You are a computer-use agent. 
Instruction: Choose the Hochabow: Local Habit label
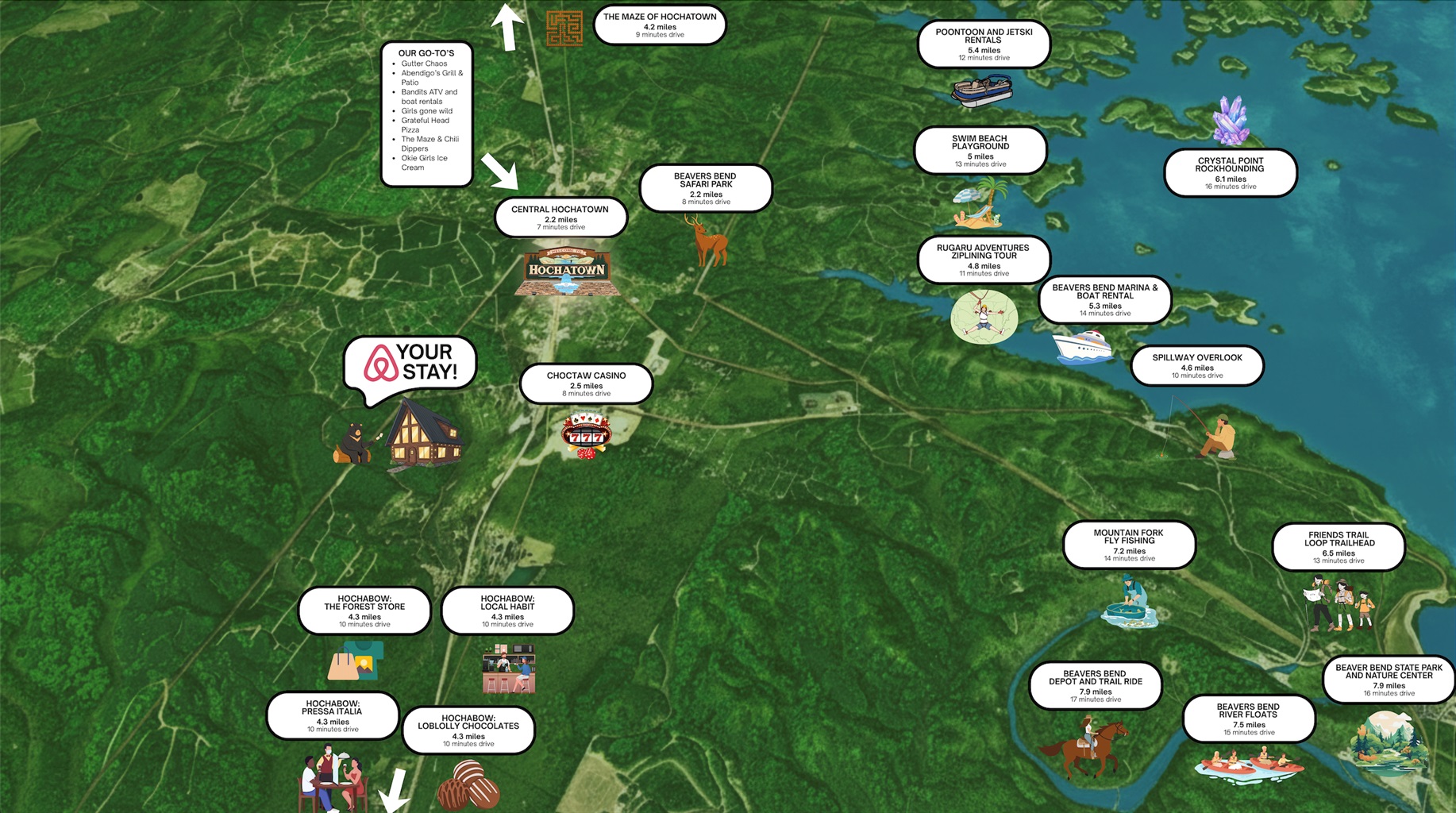click(x=507, y=611)
